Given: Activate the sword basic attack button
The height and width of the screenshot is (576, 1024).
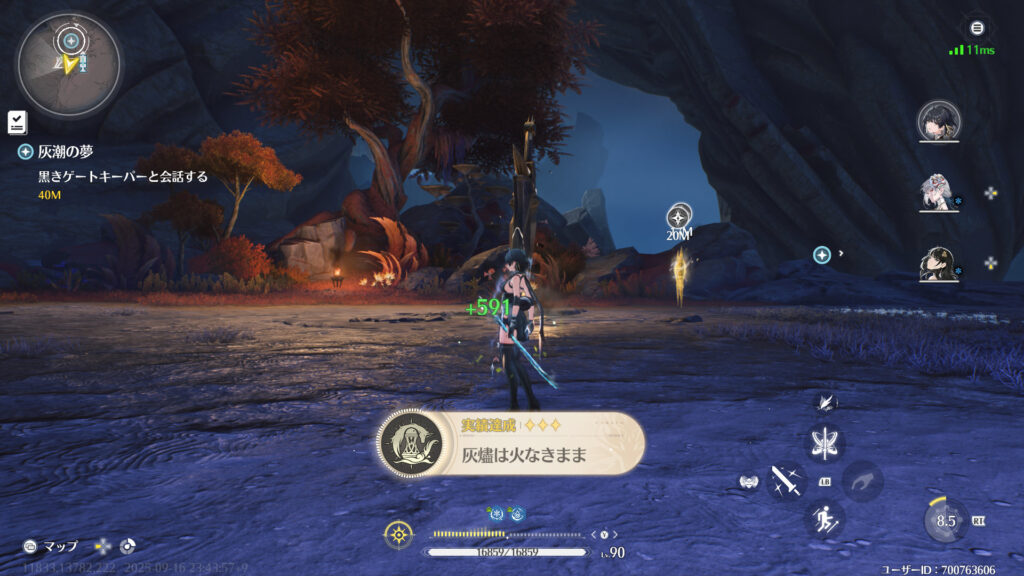Looking at the screenshot, I should (x=787, y=481).
